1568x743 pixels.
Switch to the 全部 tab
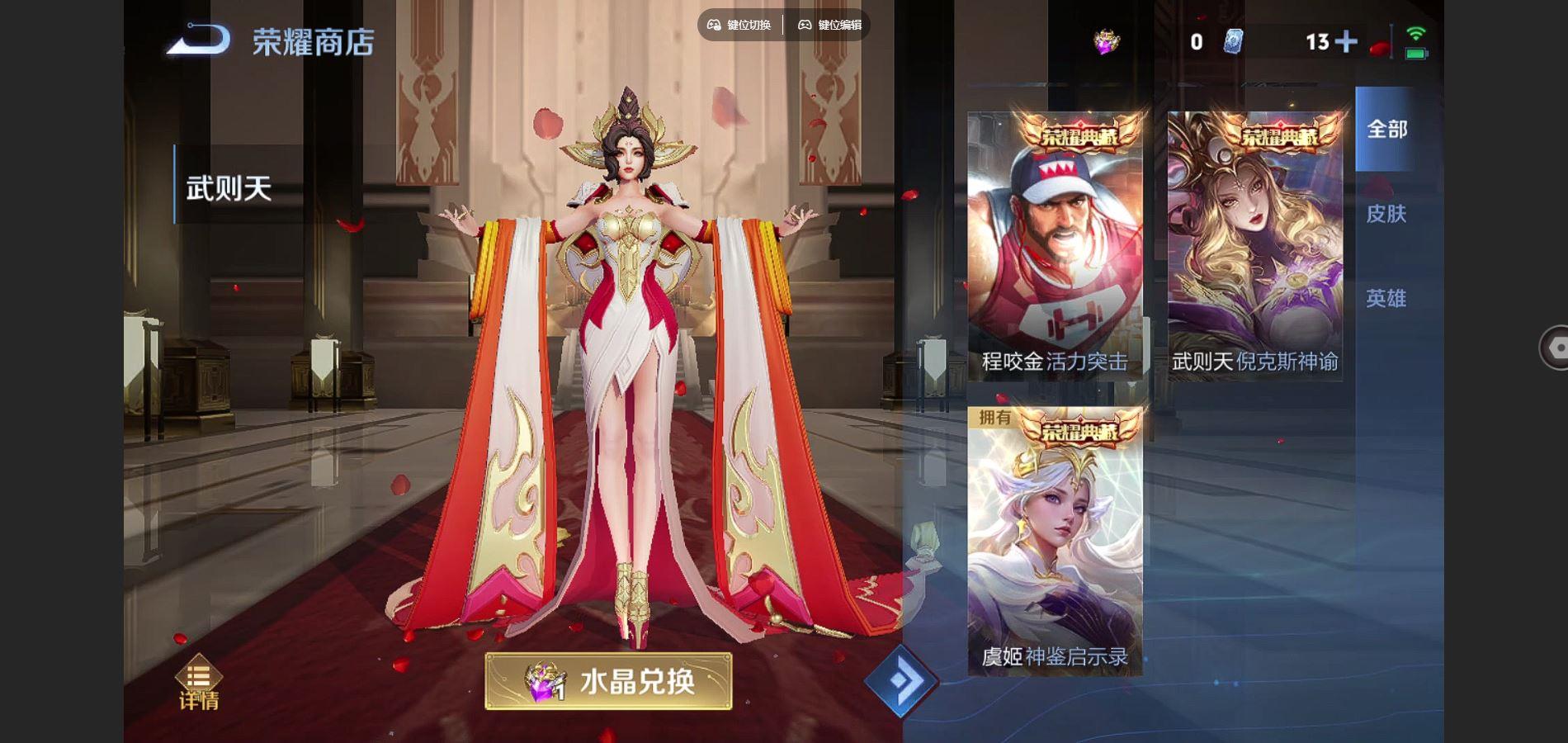pyautogui.click(x=1386, y=130)
